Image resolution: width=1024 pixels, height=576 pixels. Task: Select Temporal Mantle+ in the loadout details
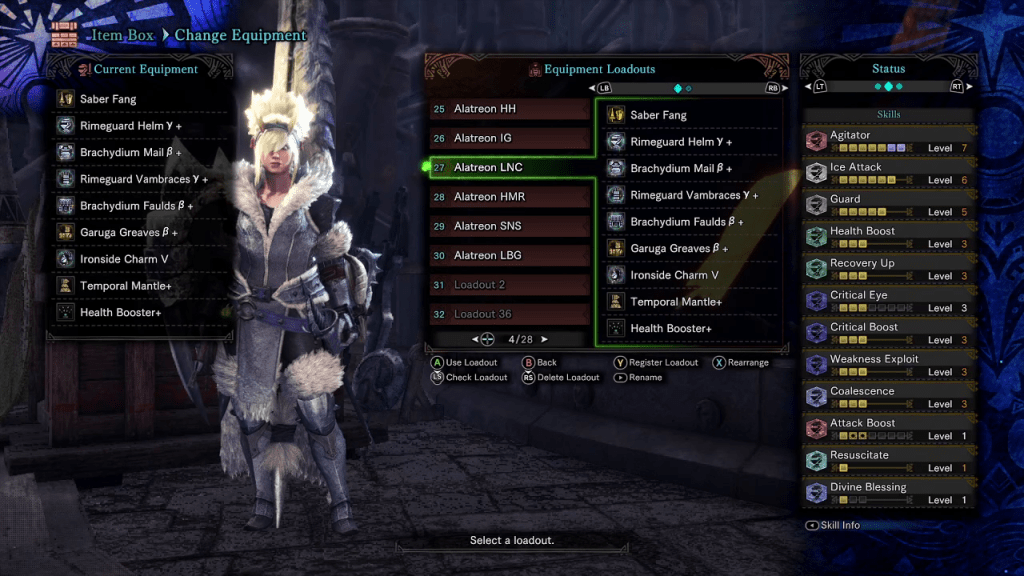coord(690,301)
